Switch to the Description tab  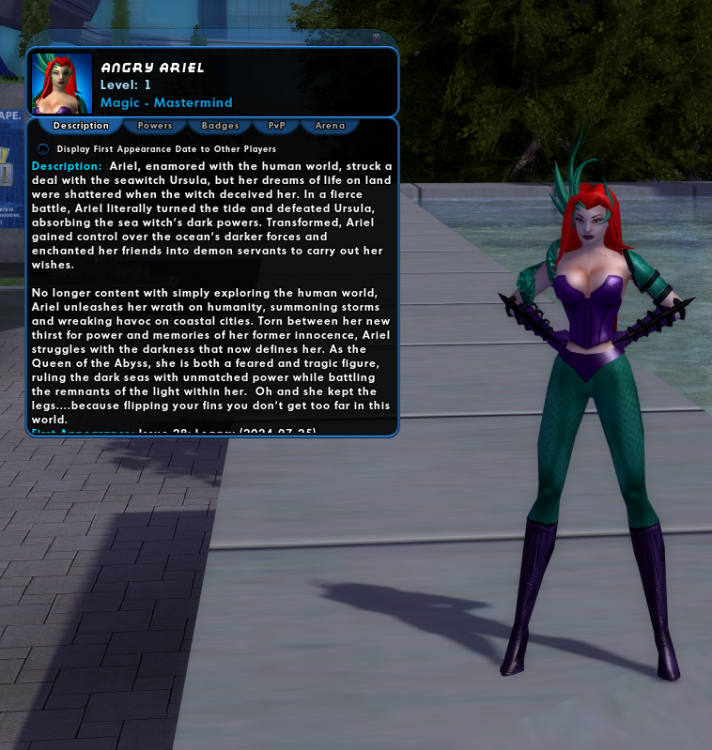(81, 126)
